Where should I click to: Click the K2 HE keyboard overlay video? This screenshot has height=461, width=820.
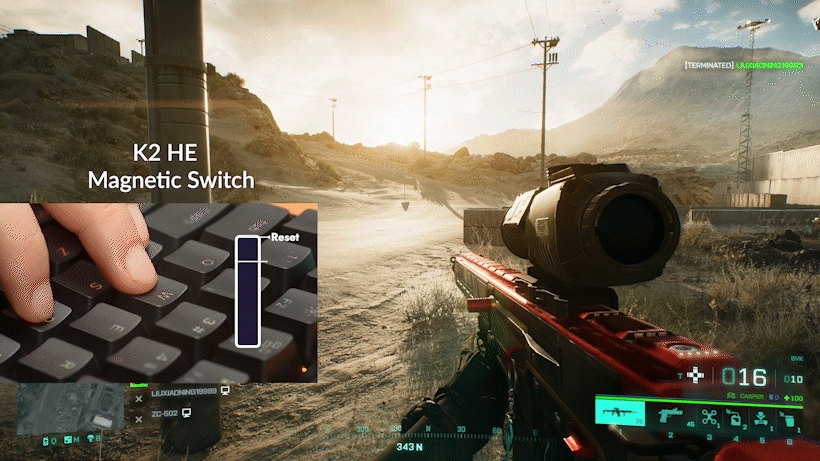point(159,292)
